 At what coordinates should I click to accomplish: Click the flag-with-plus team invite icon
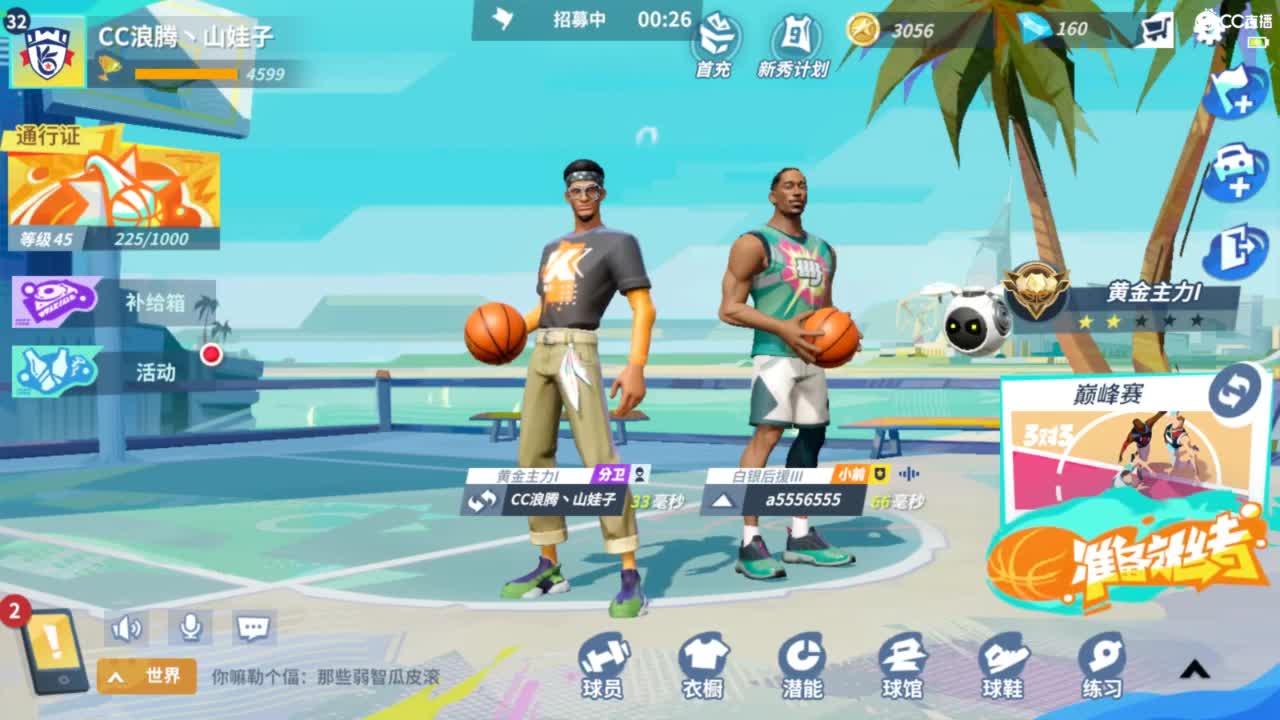pyautogui.click(x=1235, y=90)
